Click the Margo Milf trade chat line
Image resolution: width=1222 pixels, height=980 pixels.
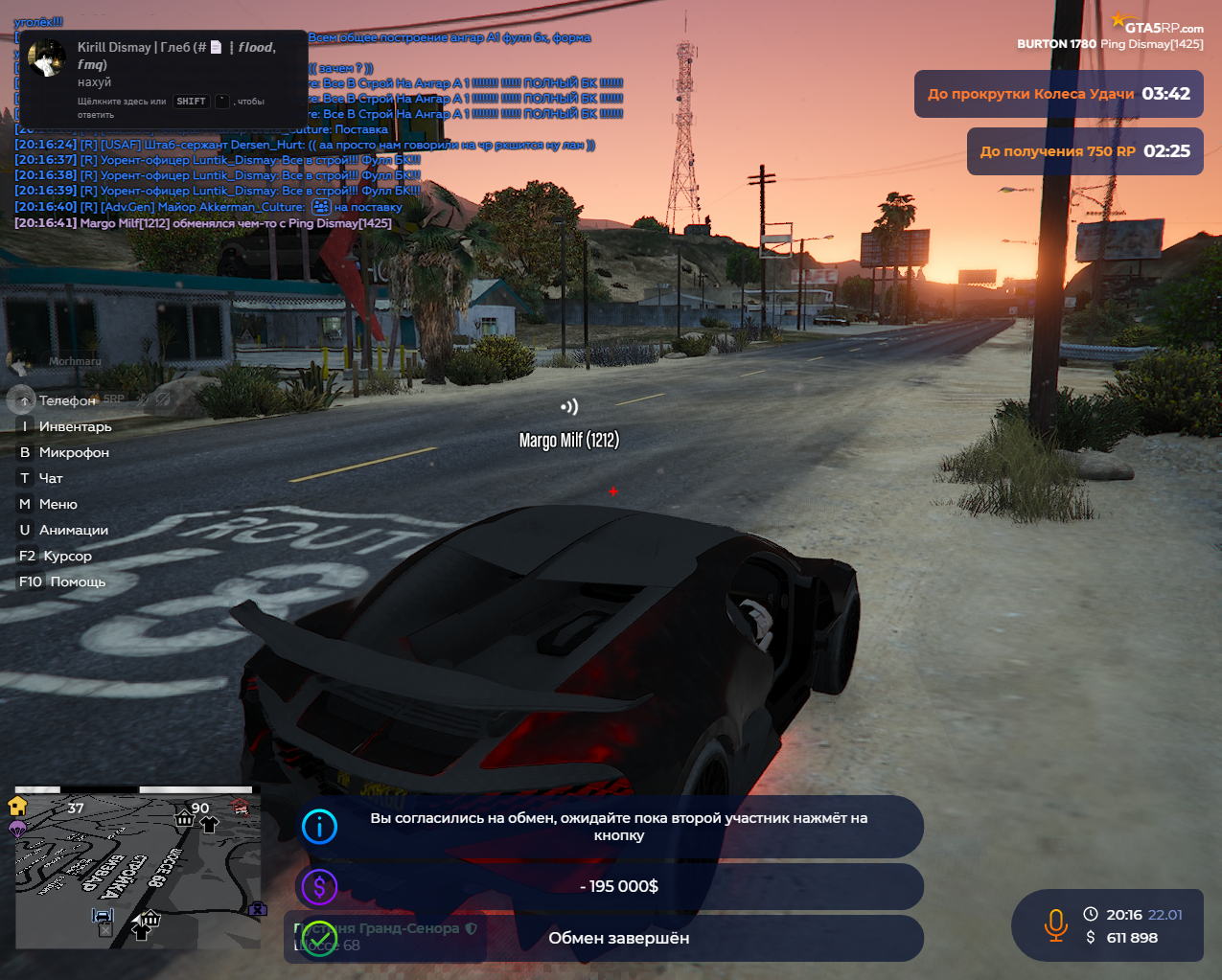coord(203,223)
